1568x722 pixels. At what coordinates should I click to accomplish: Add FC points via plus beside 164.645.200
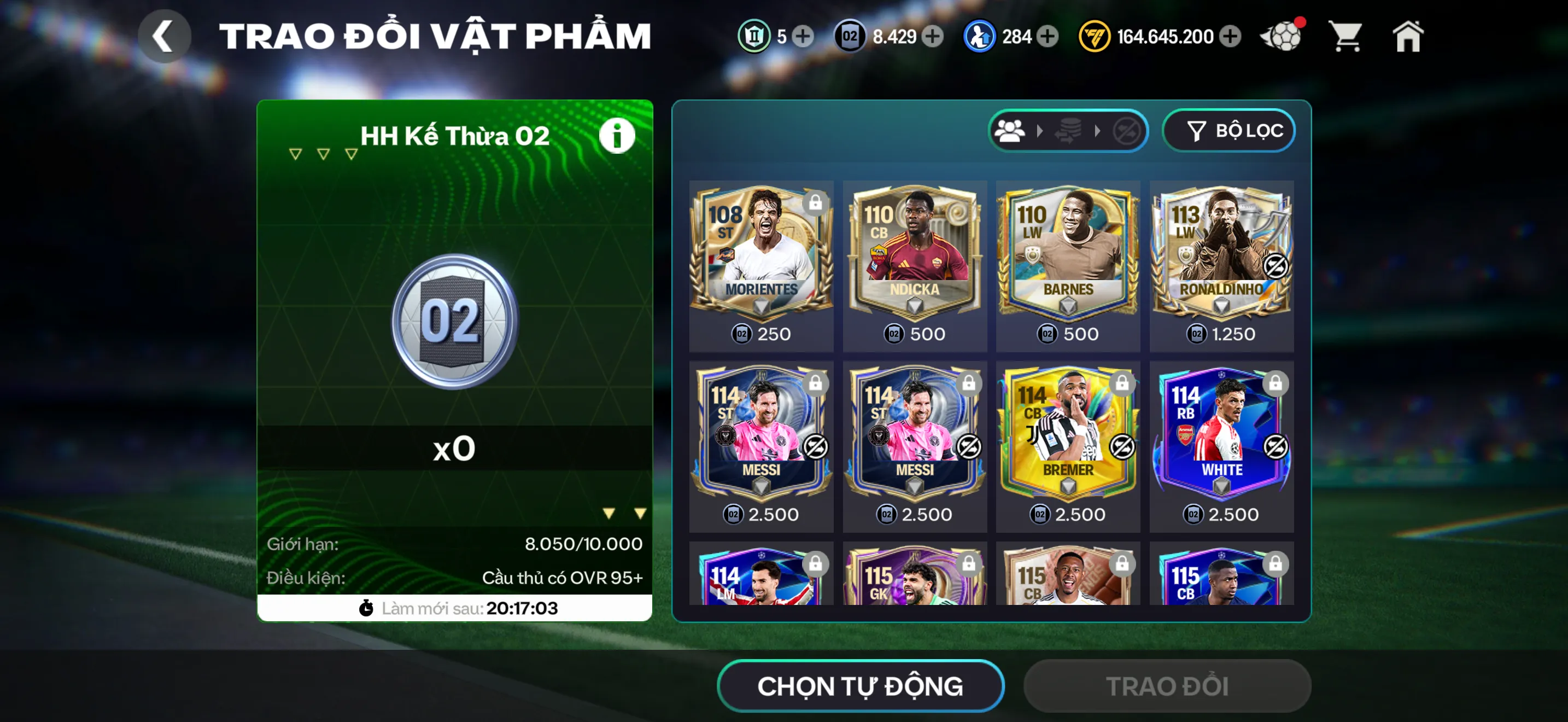coord(1232,36)
